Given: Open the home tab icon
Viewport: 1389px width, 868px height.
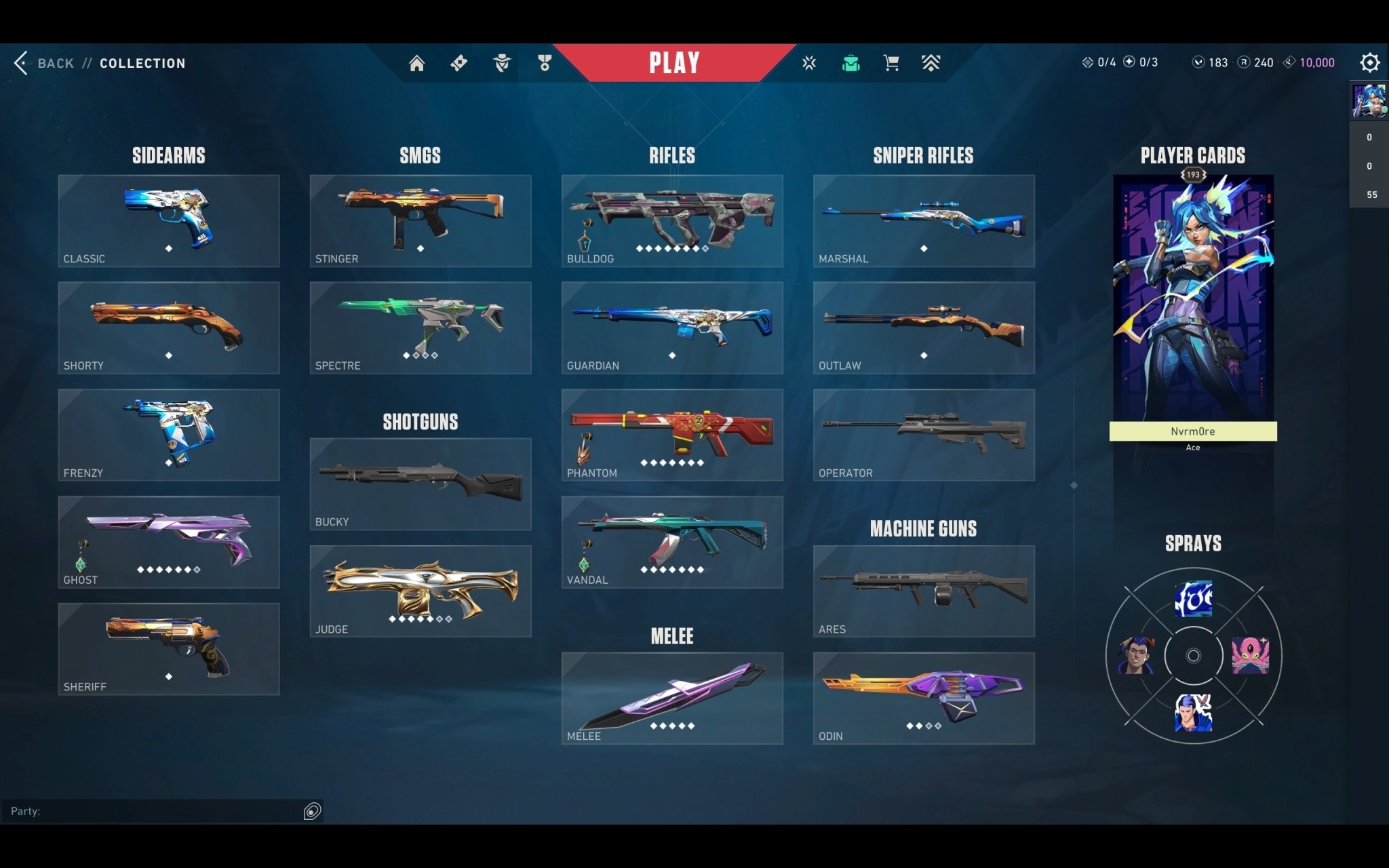Looking at the screenshot, I should pos(416,63).
